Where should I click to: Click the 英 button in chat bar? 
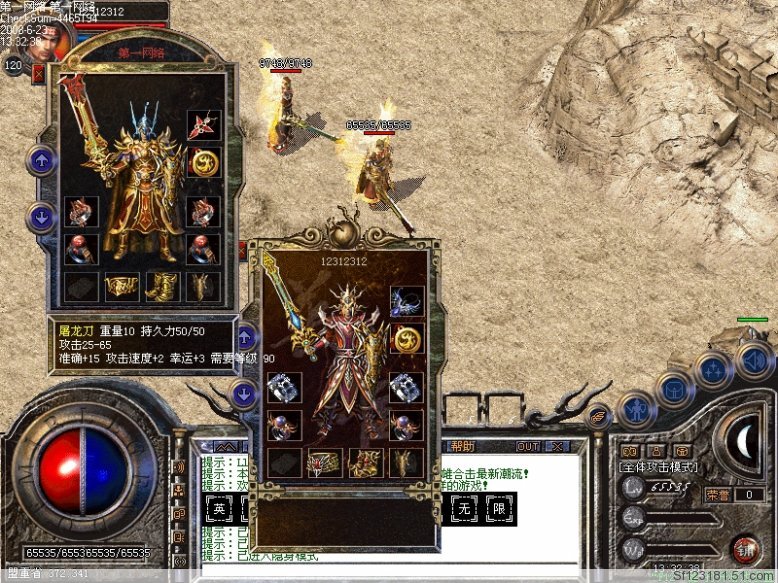coord(218,510)
